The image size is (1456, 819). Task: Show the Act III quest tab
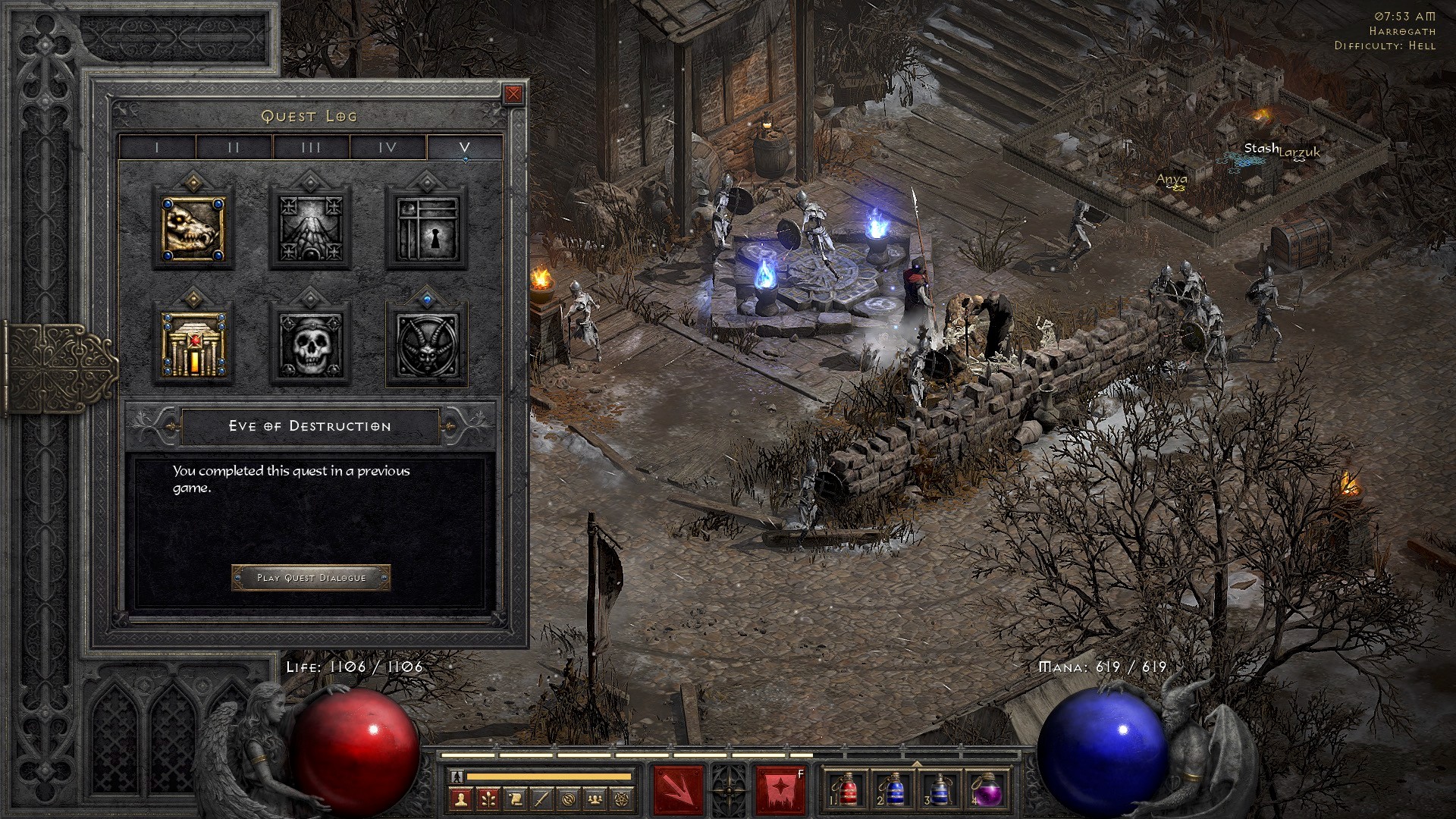[x=311, y=147]
